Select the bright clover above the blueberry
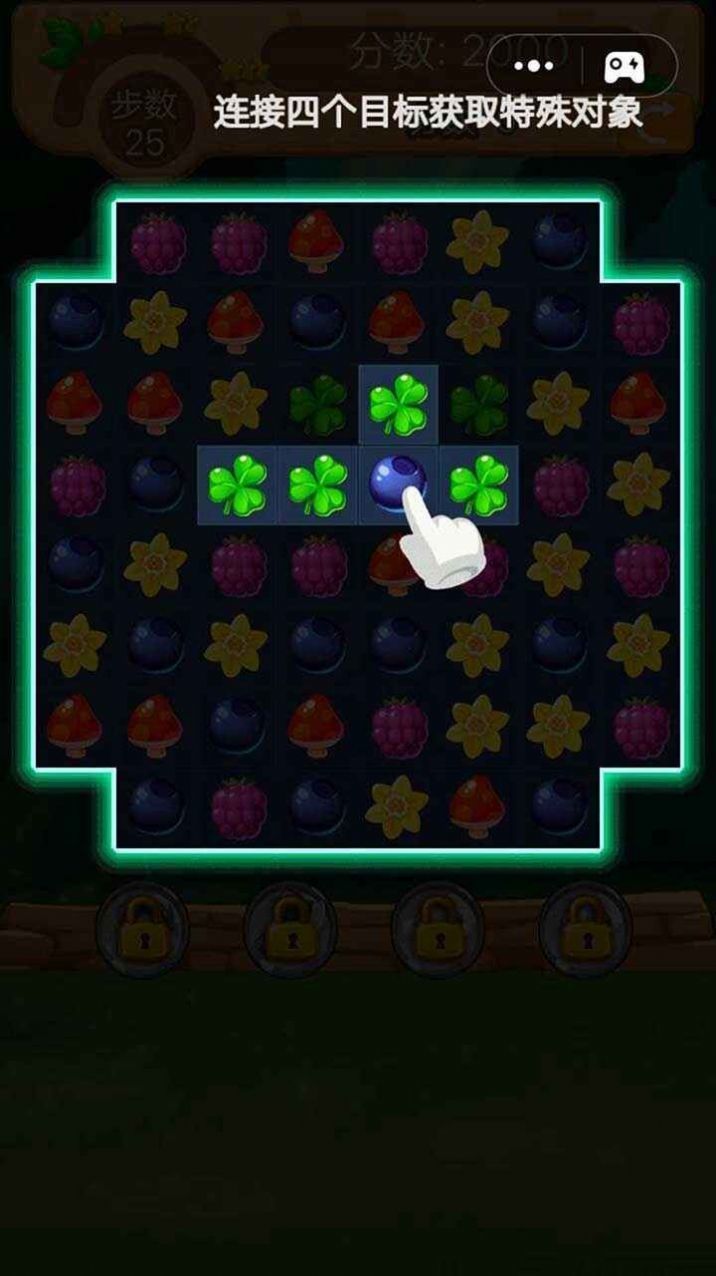 coord(398,405)
